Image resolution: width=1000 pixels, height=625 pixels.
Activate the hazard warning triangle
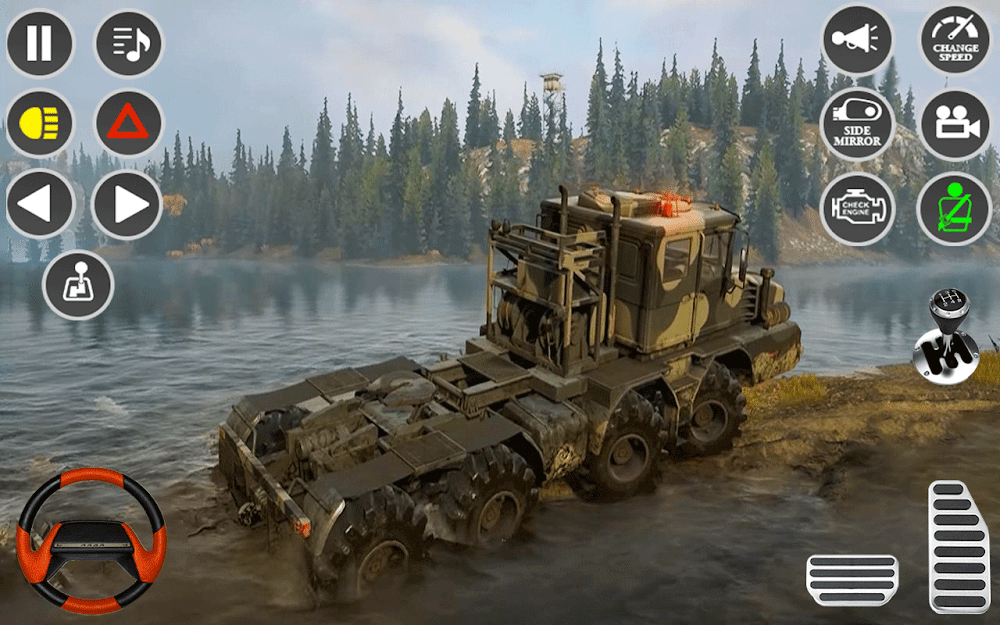[x=129, y=124]
